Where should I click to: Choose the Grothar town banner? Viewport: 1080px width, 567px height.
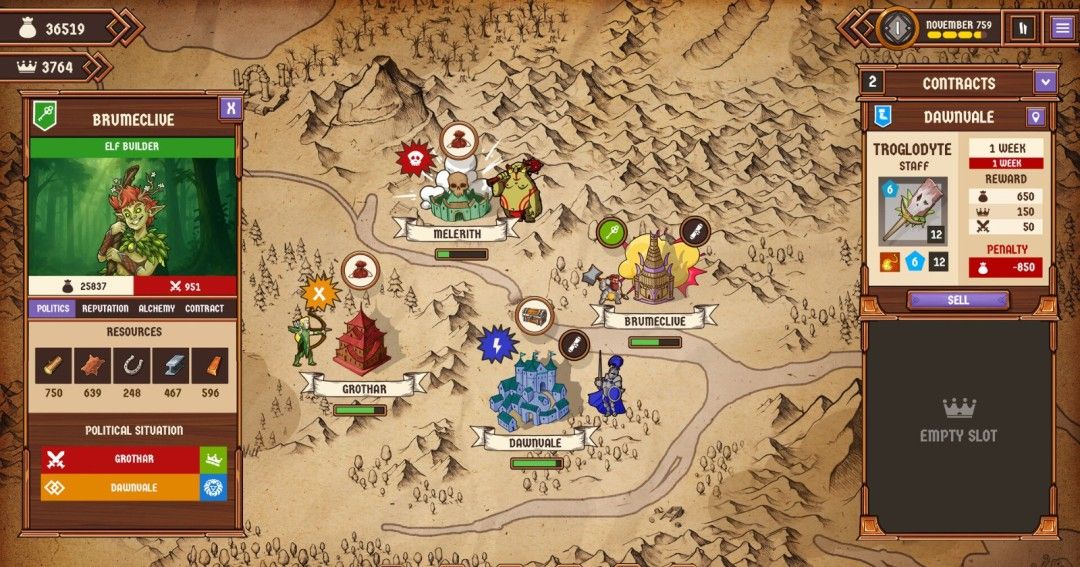pyautogui.click(x=363, y=388)
